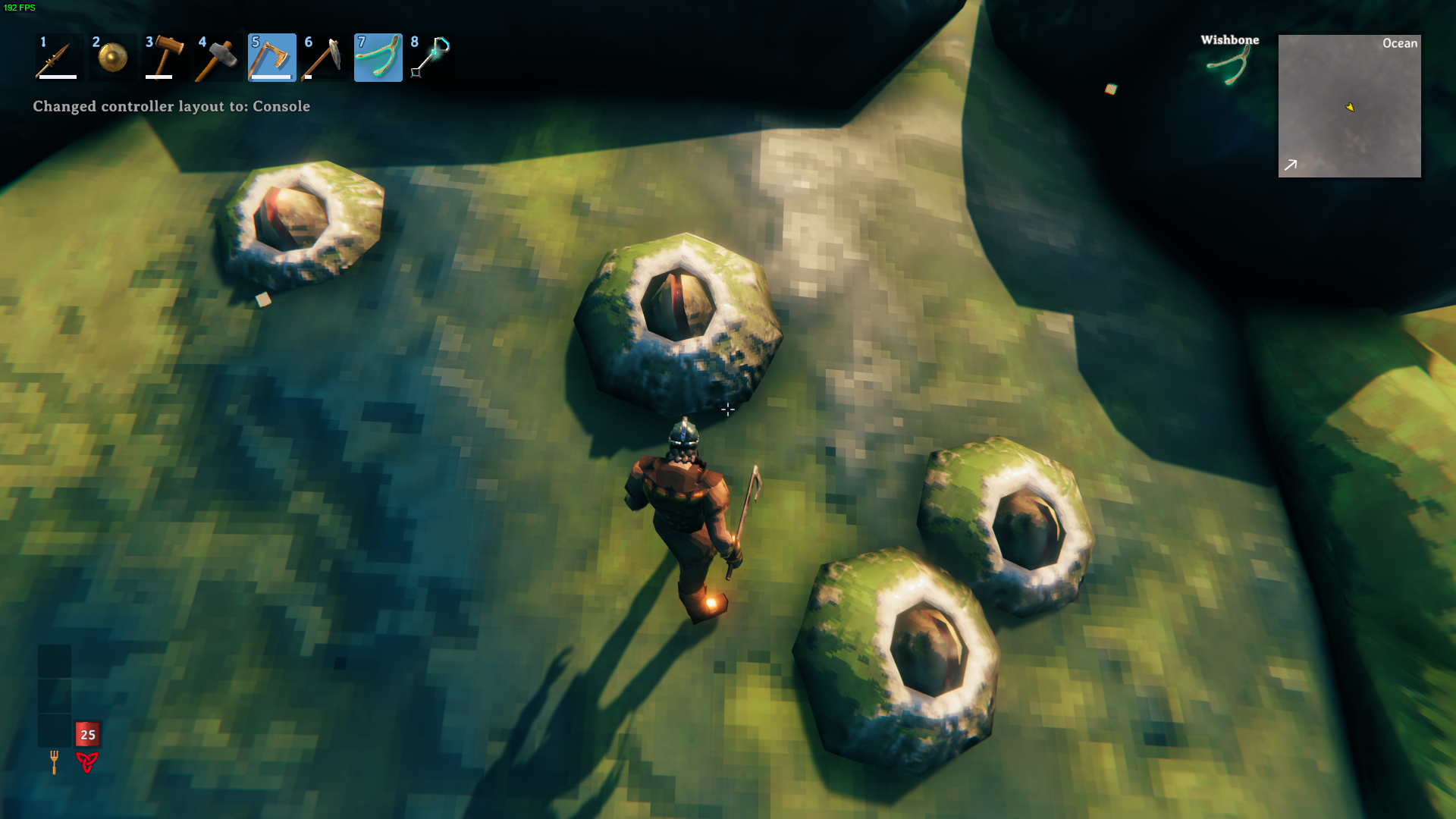1456x819 pixels.
Task: Select the spear in hotbar slot 1
Action: coord(58,58)
